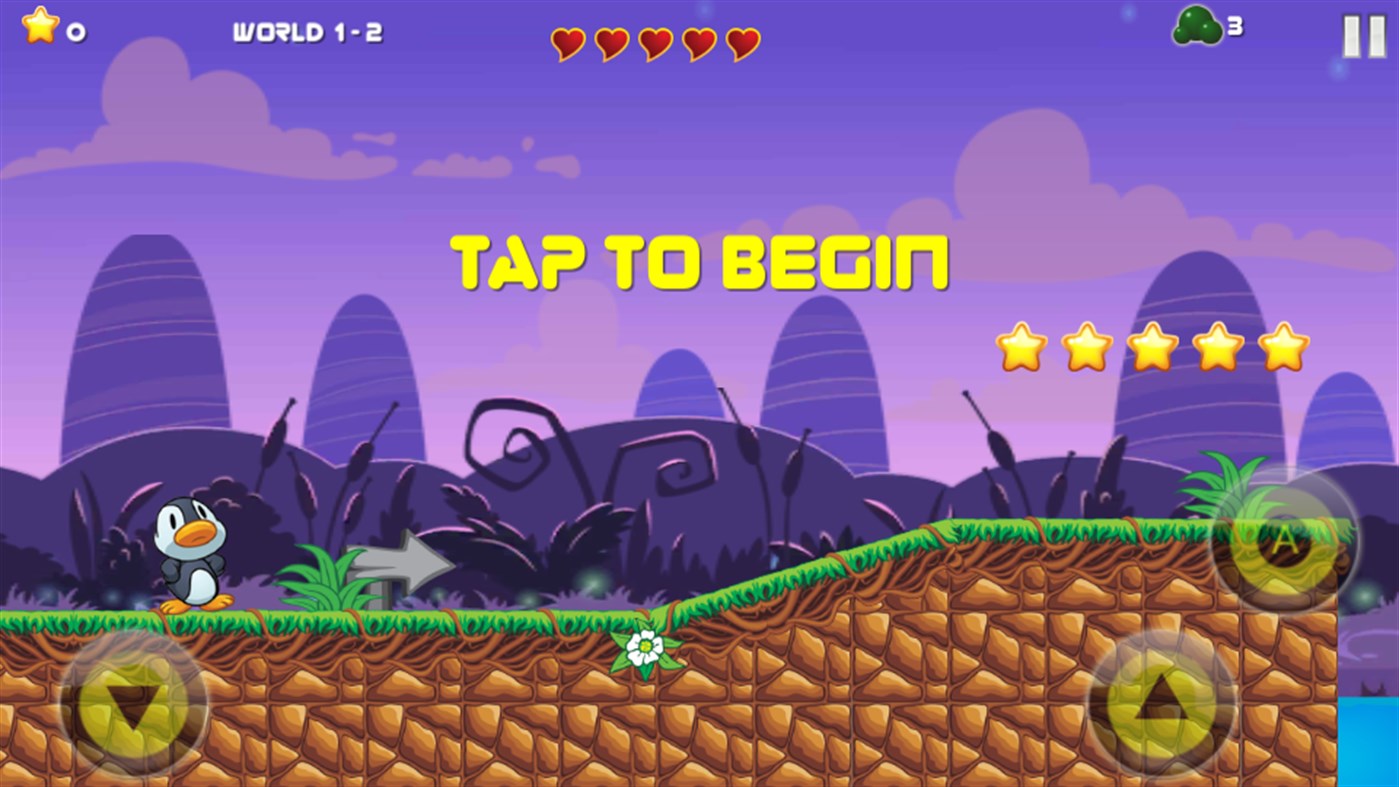This screenshot has height=787, width=1399.
Task: Click the WORLD 1-2 level label
Action: click(310, 31)
